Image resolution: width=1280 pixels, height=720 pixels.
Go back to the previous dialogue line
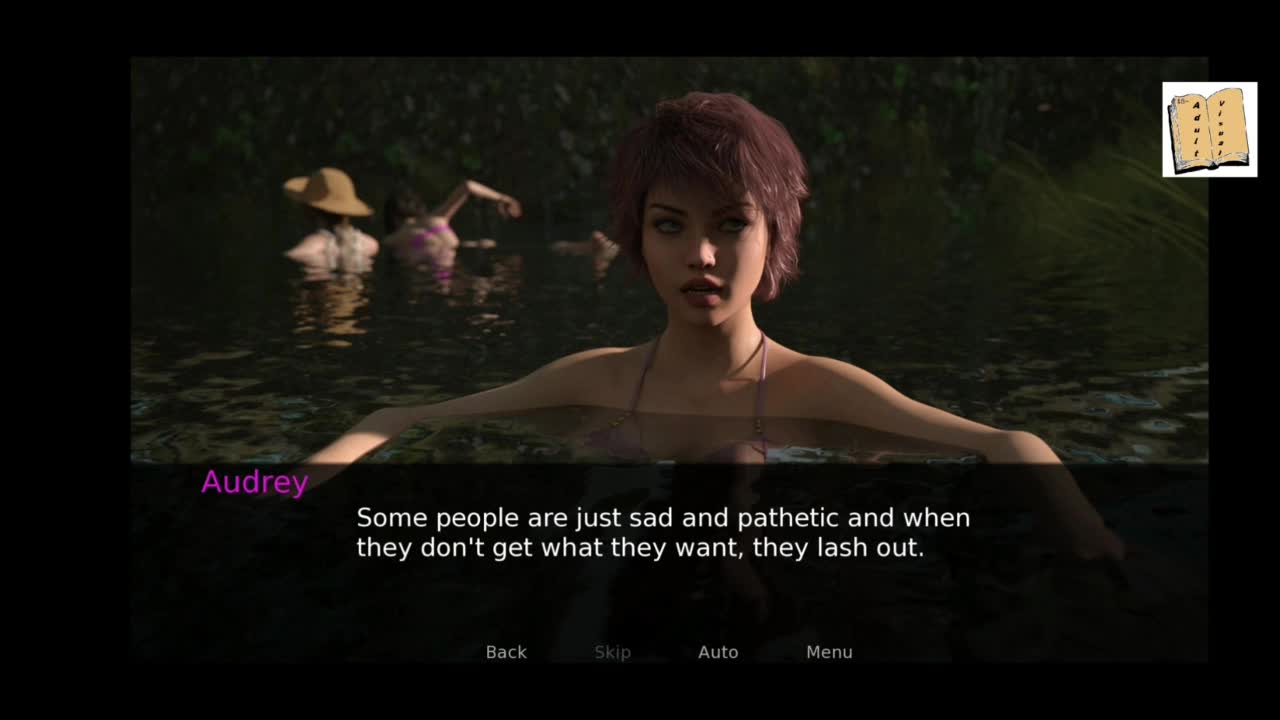click(506, 652)
